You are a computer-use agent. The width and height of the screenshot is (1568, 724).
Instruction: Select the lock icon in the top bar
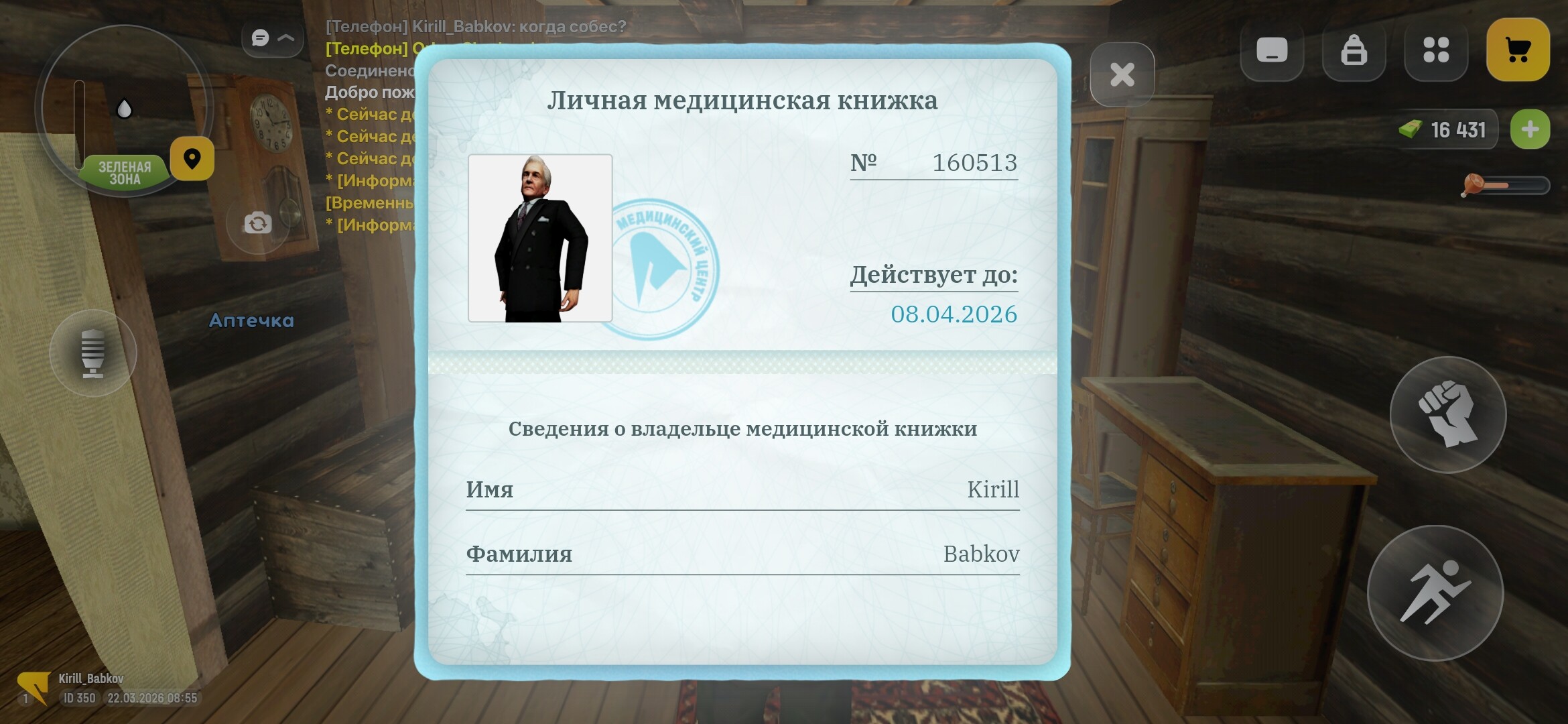pyautogui.click(x=1354, y=50)
